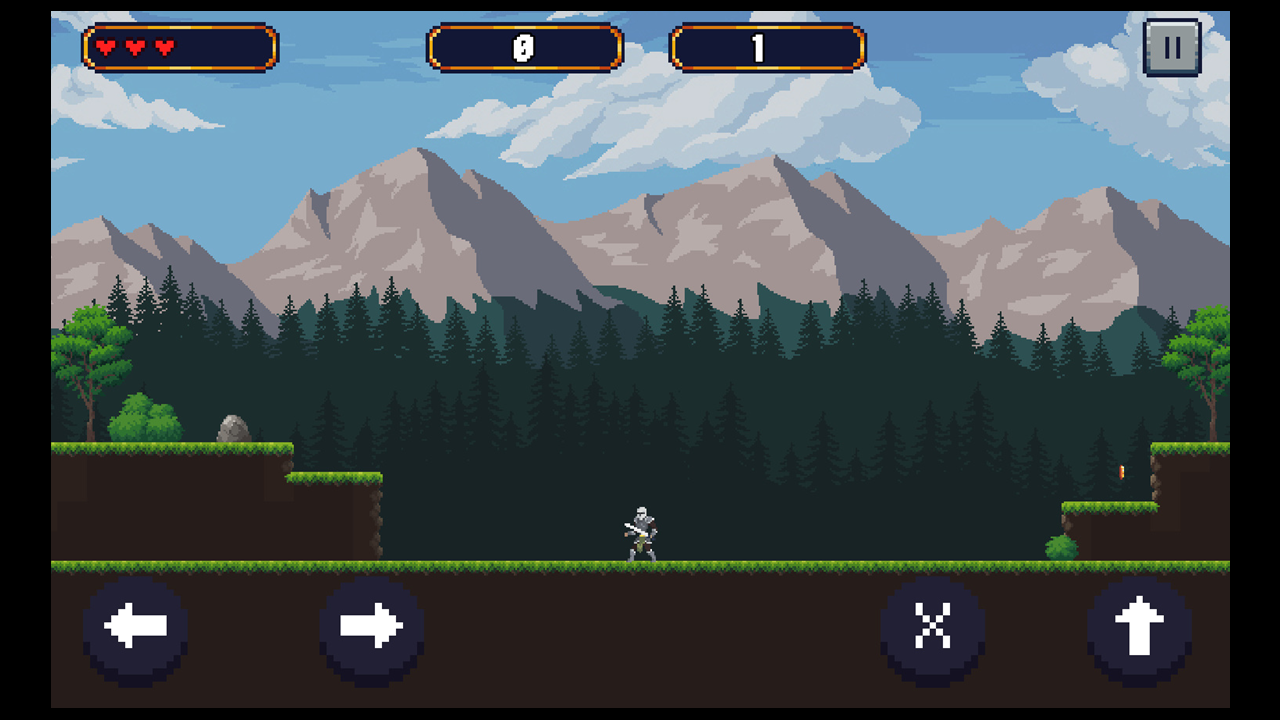Click the health bar frame panel
This screenshot has height=720, width=1280.
point(180,45)
